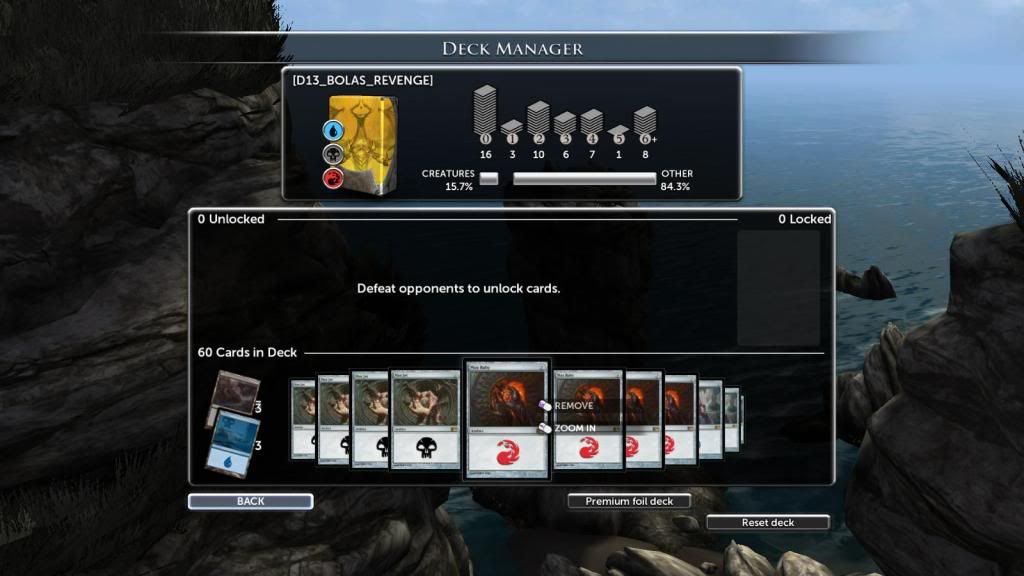Reset the deck to default

click(x=767, y=522)
